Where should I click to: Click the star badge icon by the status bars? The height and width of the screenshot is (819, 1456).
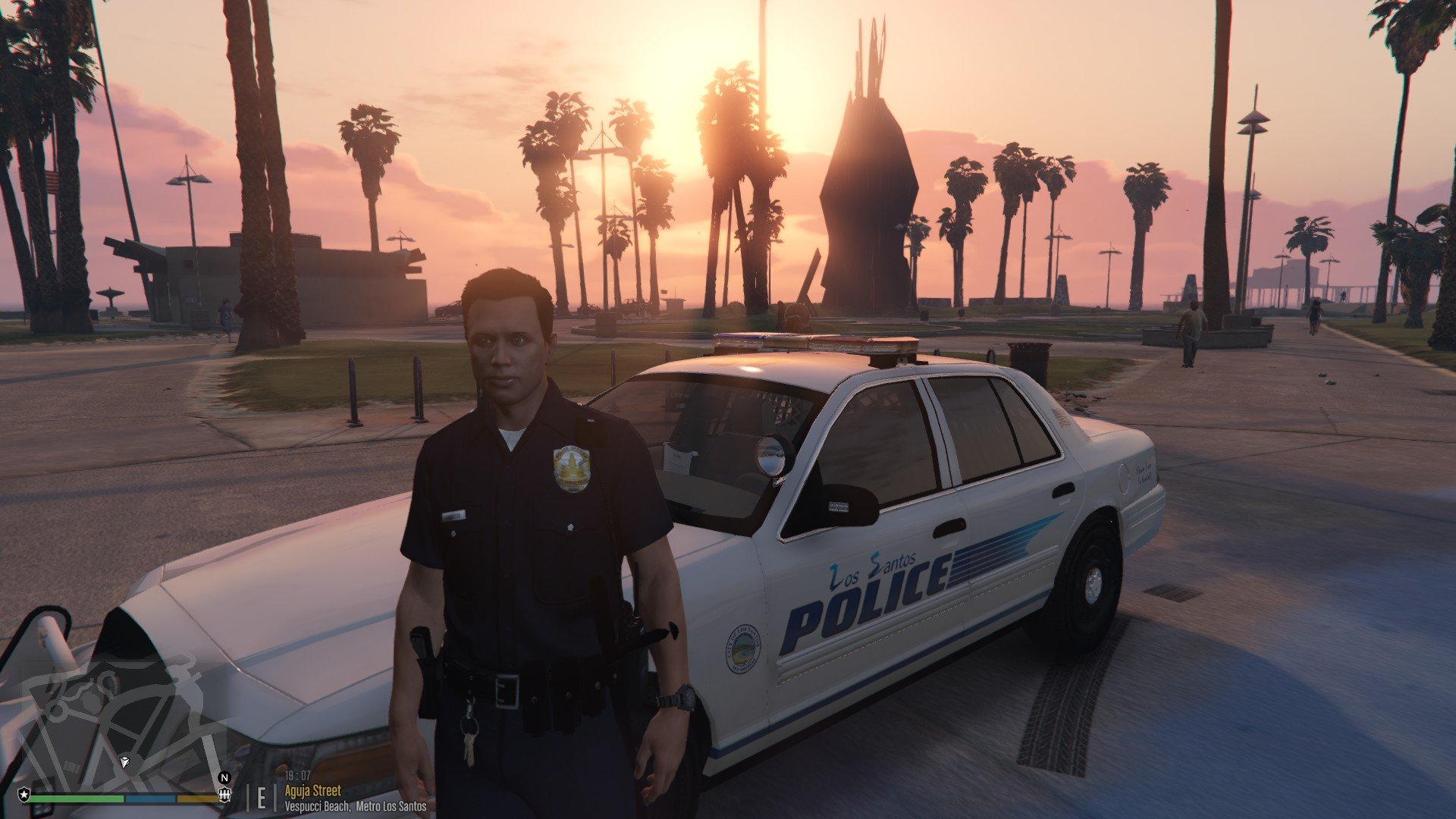24,795
